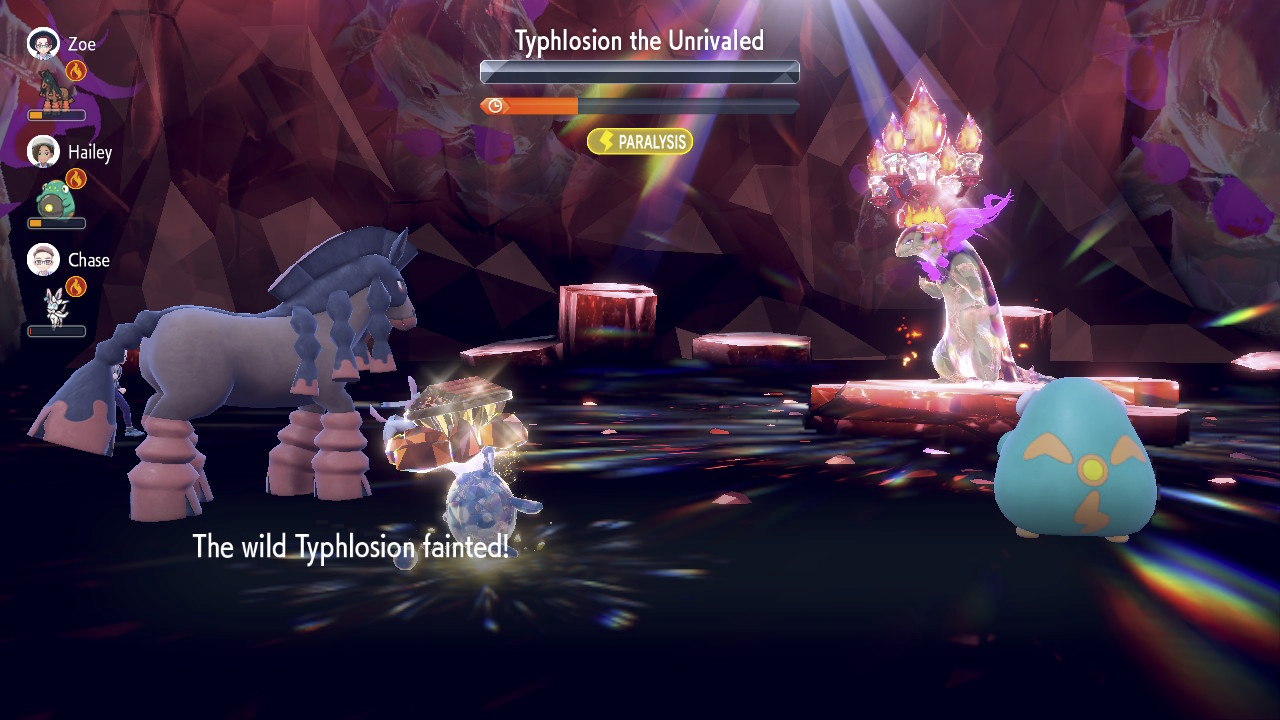
Task: Click the raid timer clock icon
Action: (x=494, y=106)
